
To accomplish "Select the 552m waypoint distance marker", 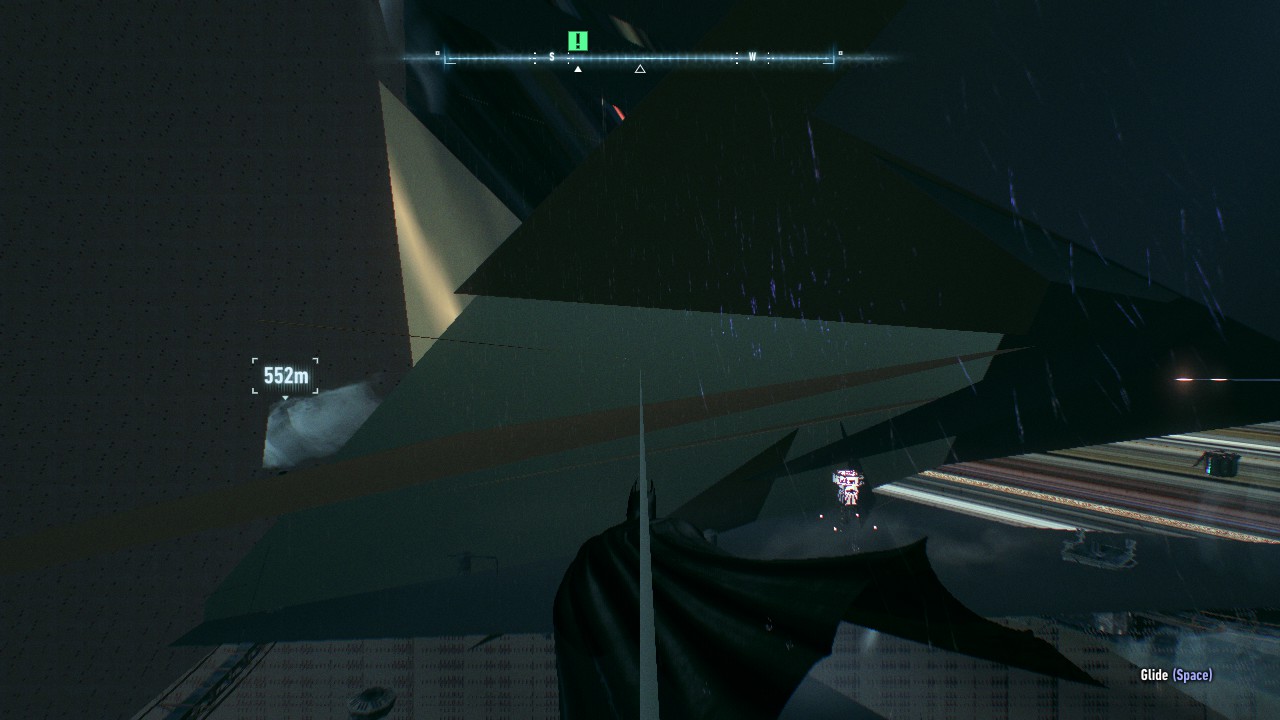I will pos(285,376).
